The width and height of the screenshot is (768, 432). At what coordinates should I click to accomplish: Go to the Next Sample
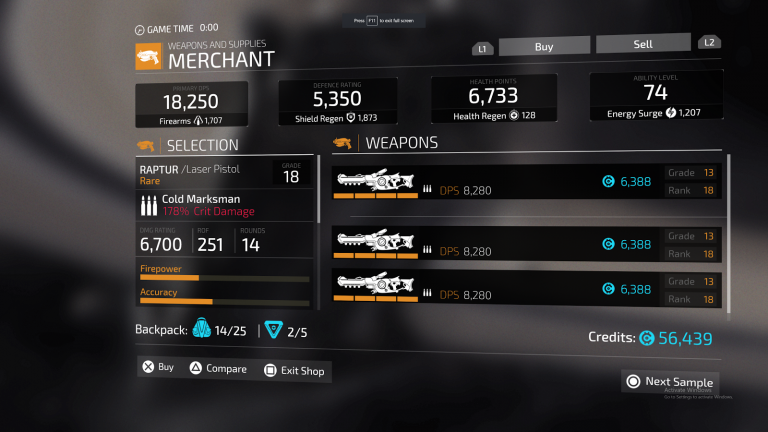coord(670,381)
